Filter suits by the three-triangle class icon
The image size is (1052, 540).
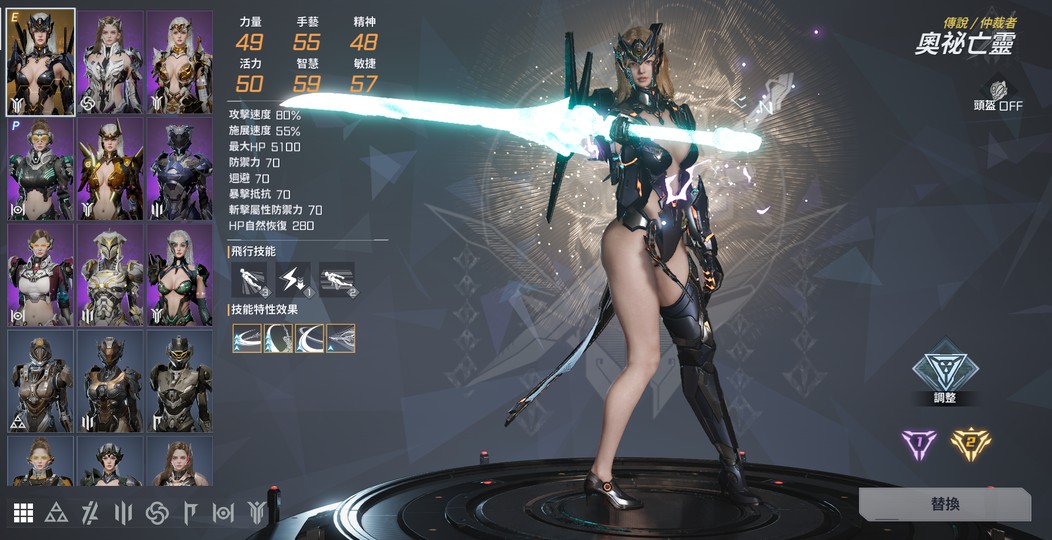(56, 513)
